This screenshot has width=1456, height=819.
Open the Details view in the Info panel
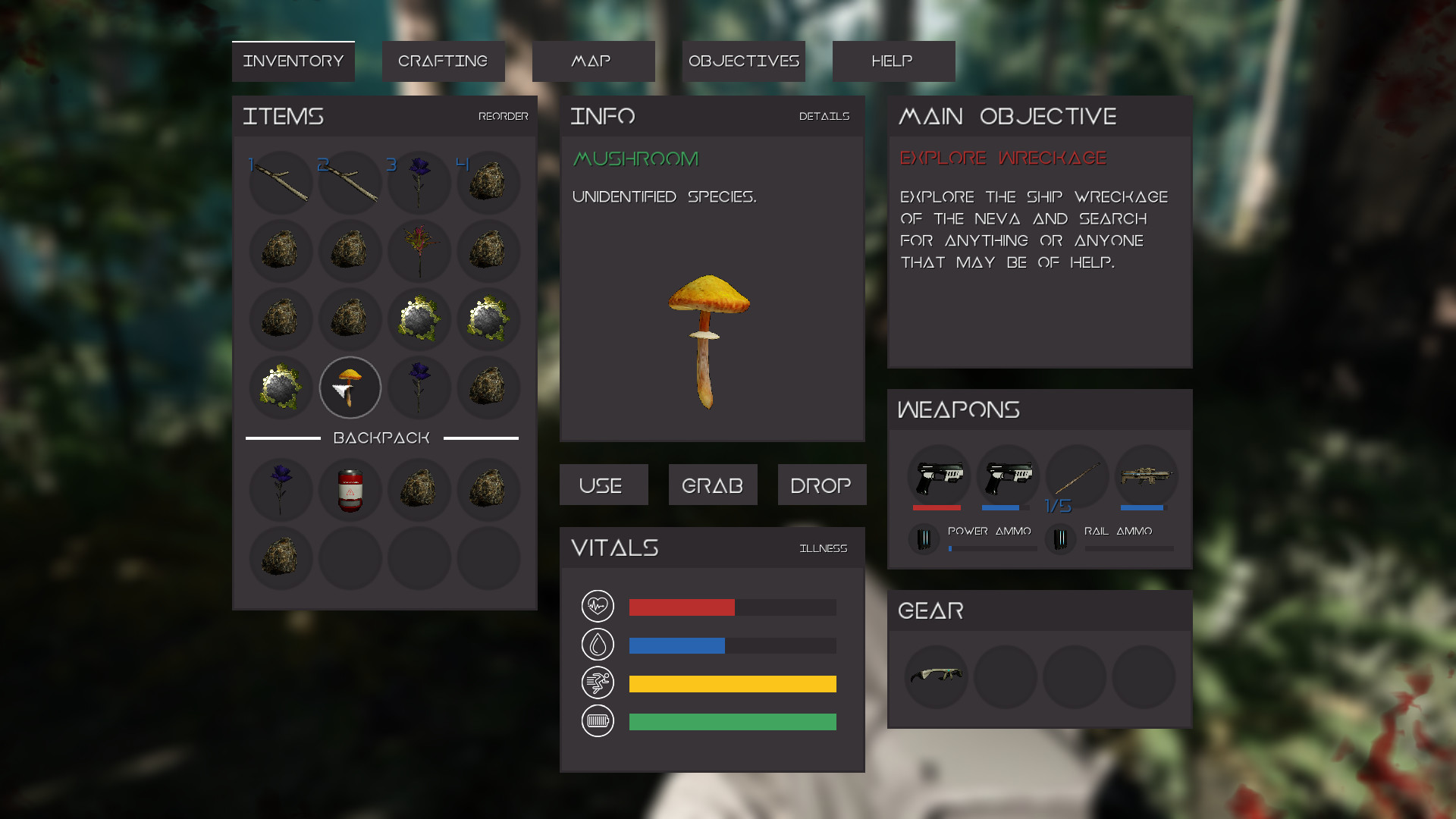(x=824, y=117)
